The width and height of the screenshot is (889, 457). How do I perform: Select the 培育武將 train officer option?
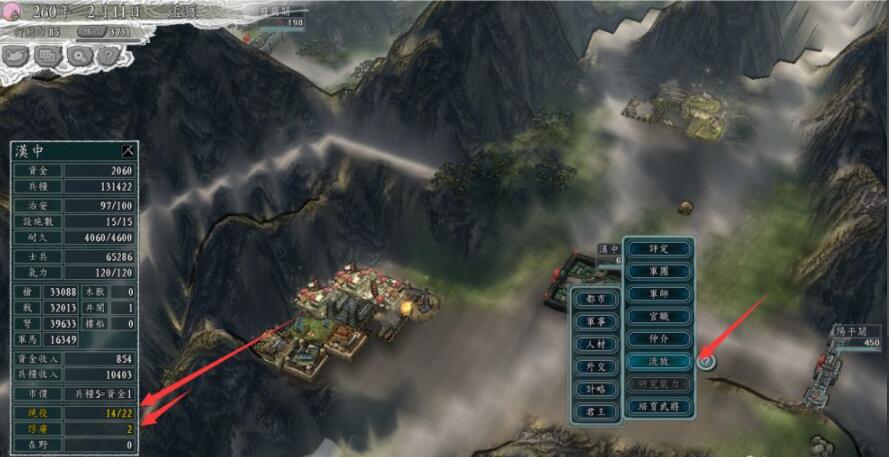coord(657,407)
